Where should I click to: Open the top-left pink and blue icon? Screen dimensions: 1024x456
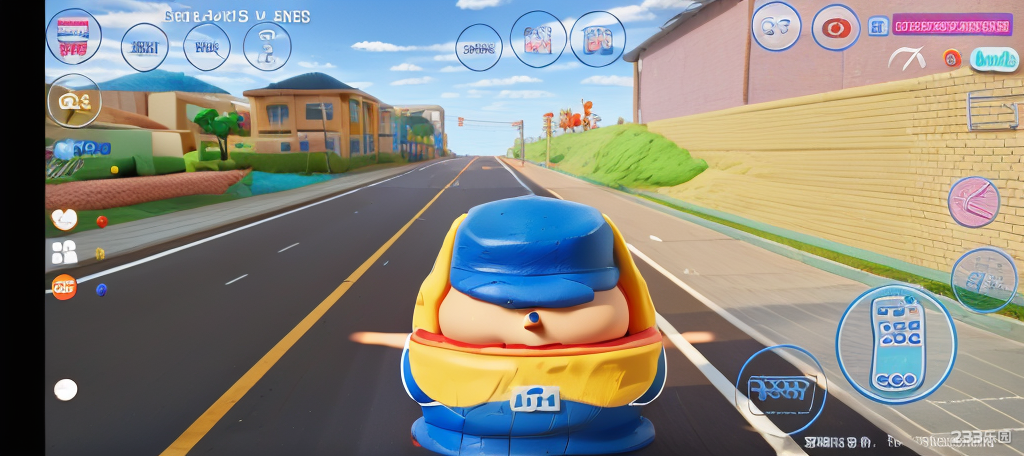tap(73, 36)
